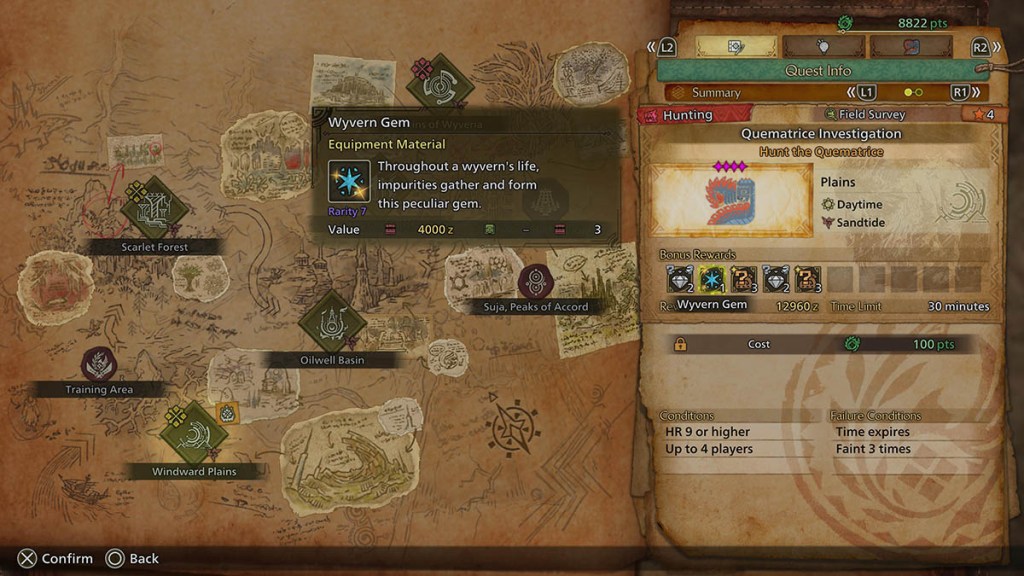This screenshot has height=576, width=1024.
Task: Select the Scarlet Forest map marker
Action: tap(155, 208)
